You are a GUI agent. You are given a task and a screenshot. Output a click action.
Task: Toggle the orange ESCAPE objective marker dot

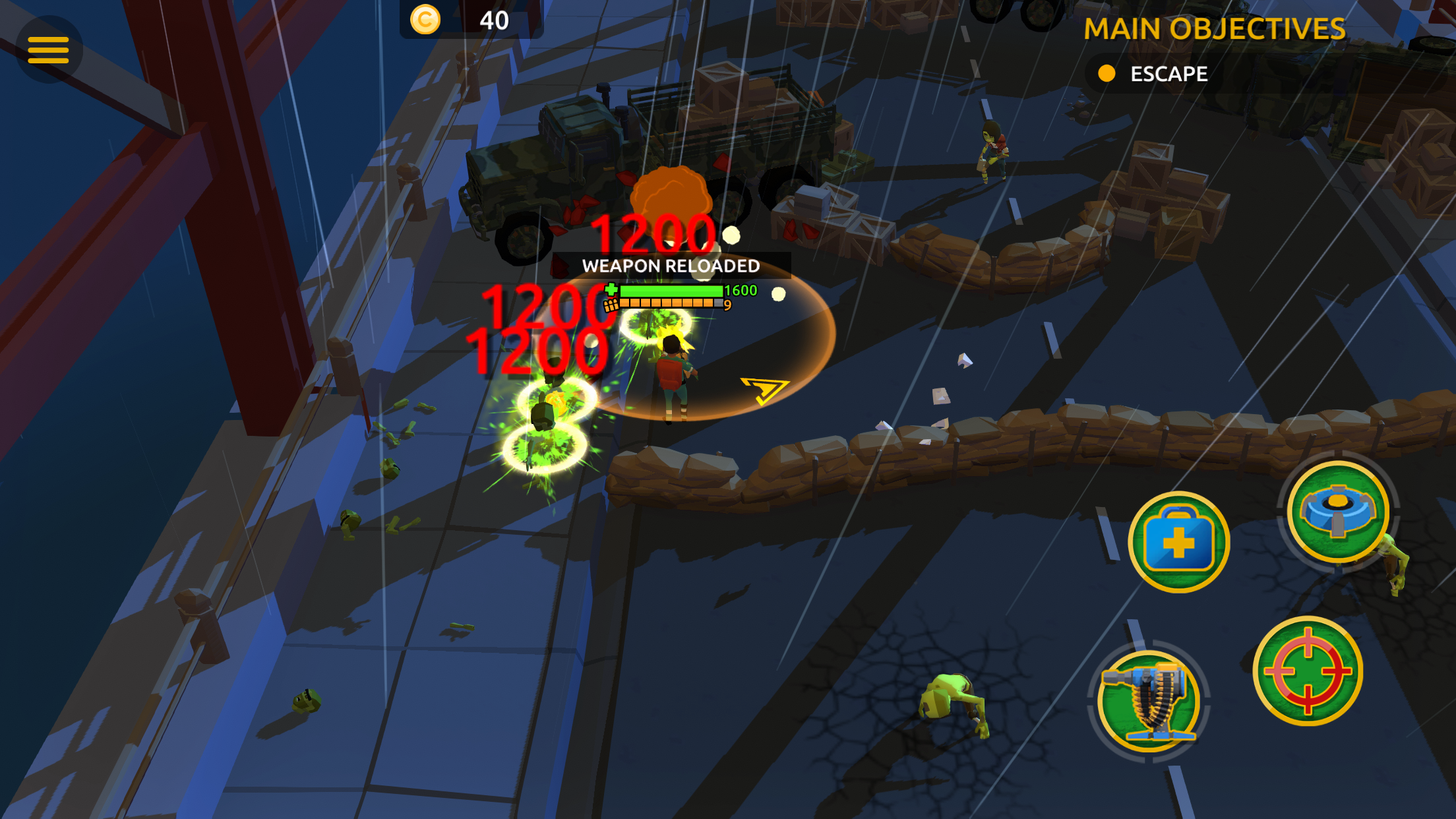(x=1108, y=73)
